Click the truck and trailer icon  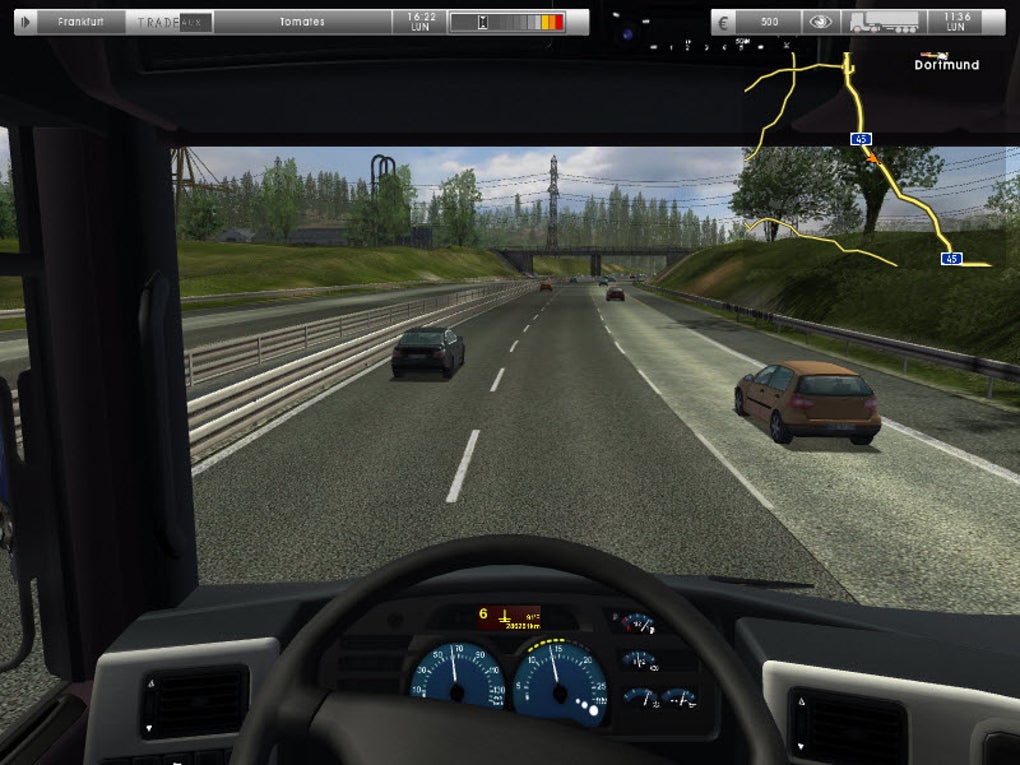pos(883,22)
